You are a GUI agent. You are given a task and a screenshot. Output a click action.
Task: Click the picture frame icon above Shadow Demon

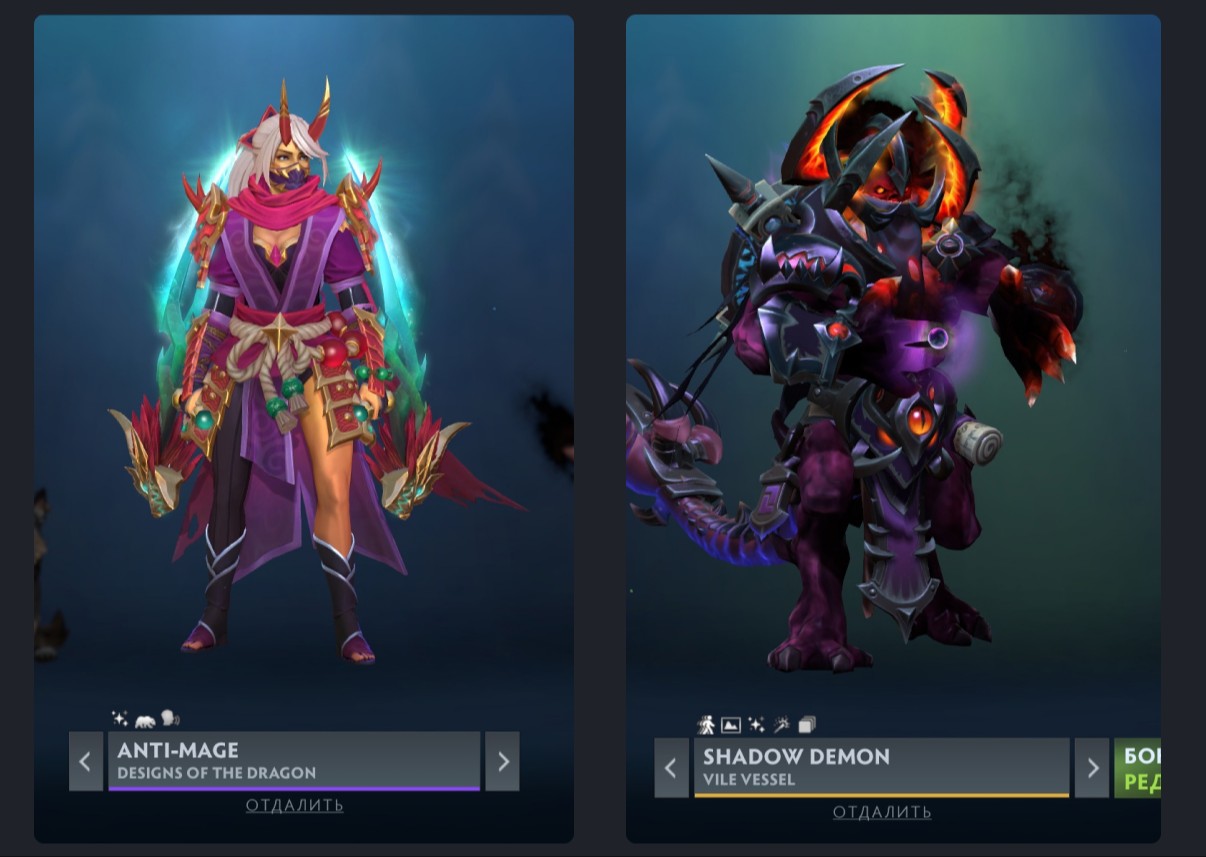[731, 724]
